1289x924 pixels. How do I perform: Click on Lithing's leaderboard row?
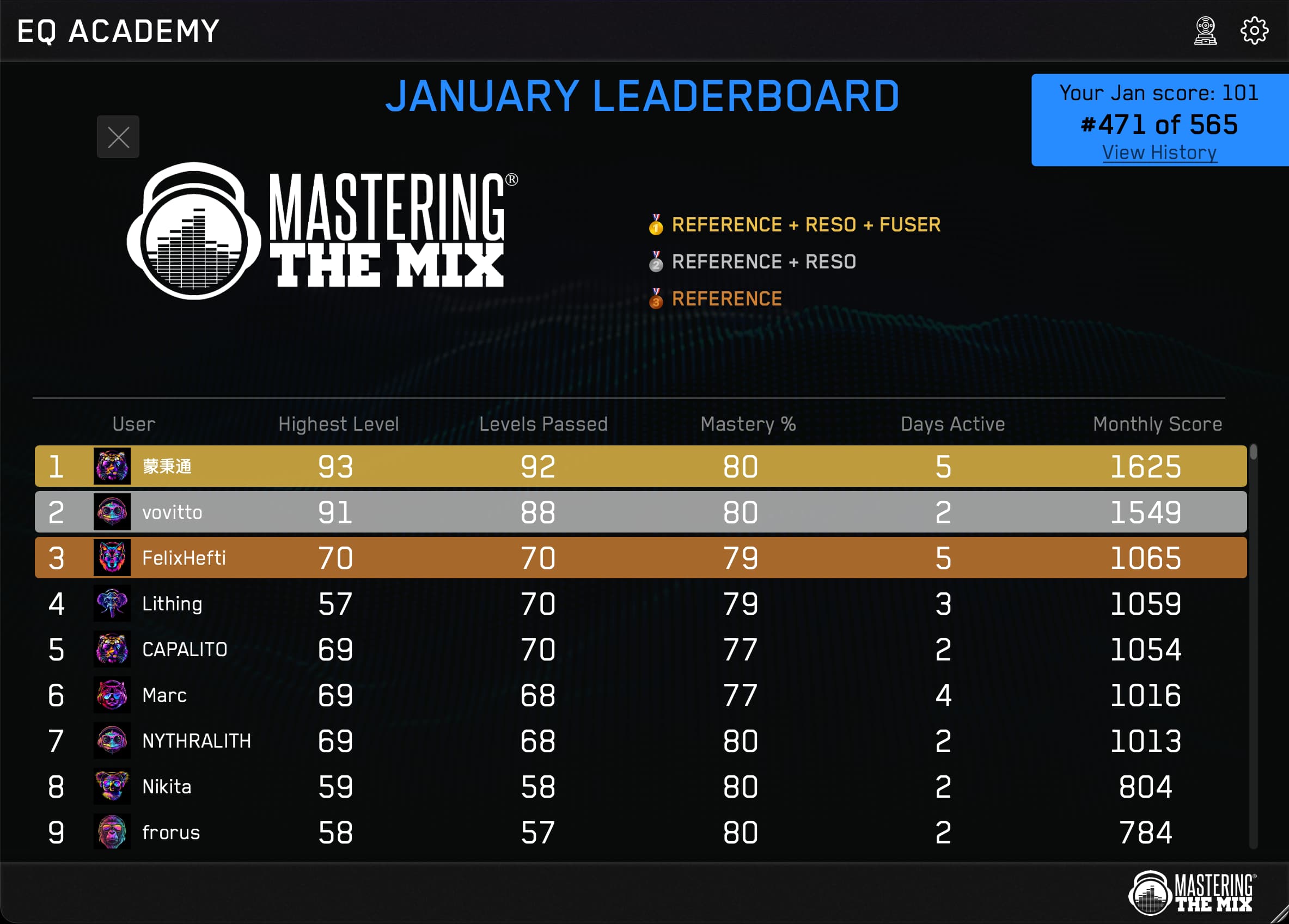[x=640, y=603]
